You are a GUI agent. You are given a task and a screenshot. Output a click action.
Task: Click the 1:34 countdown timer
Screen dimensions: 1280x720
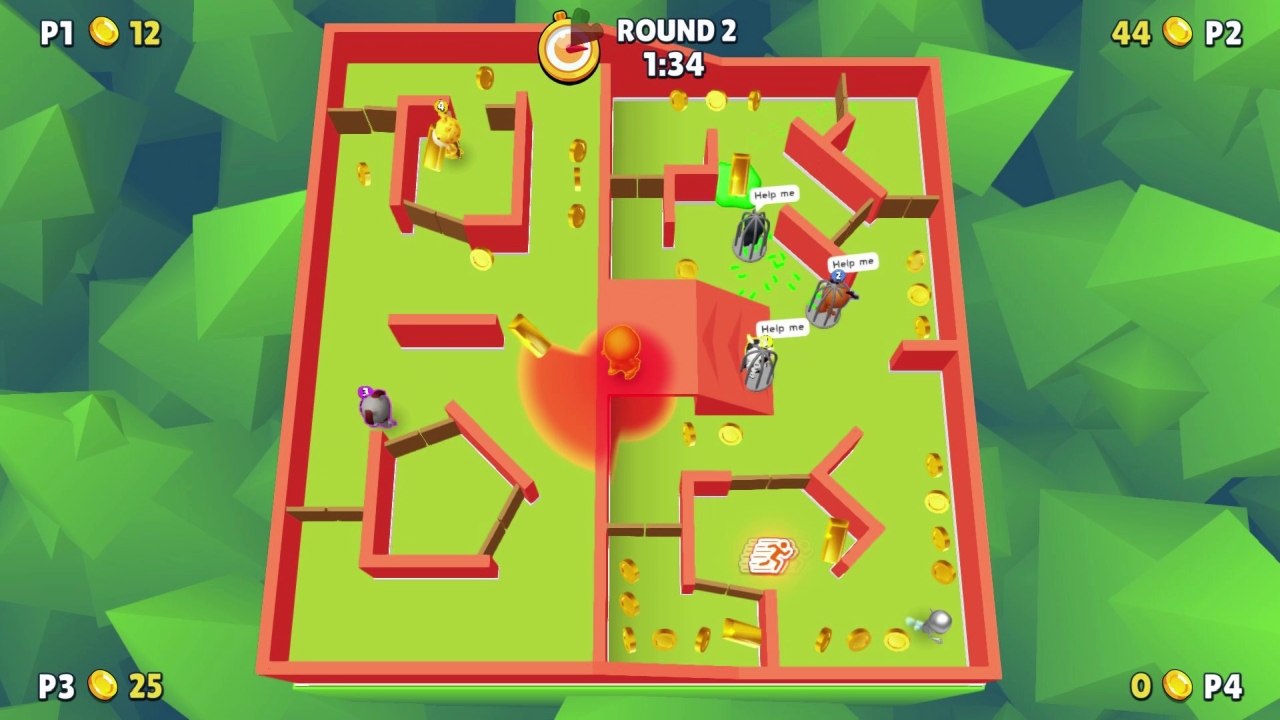point(677,64)
